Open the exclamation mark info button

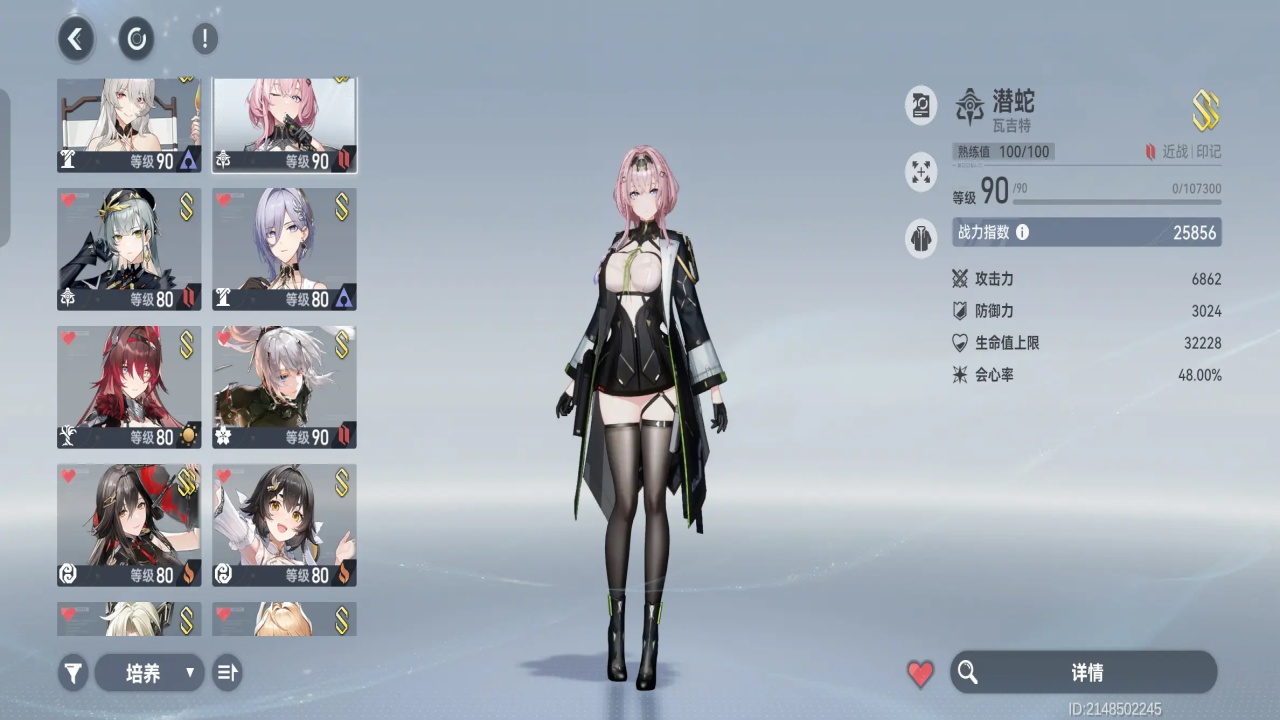click(x=204, y=39)
